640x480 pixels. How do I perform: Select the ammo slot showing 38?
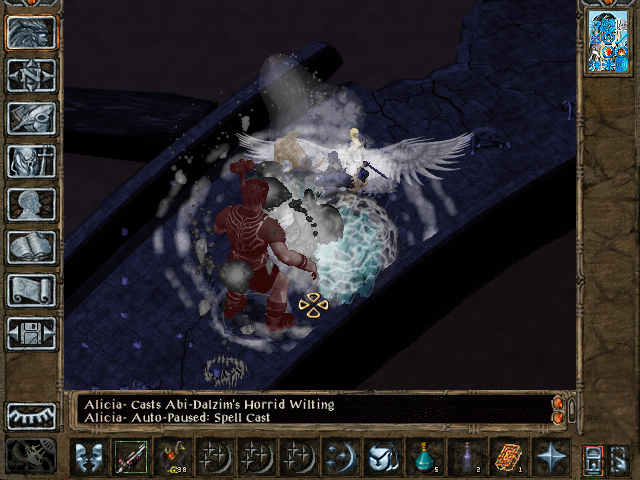(172, 457)
